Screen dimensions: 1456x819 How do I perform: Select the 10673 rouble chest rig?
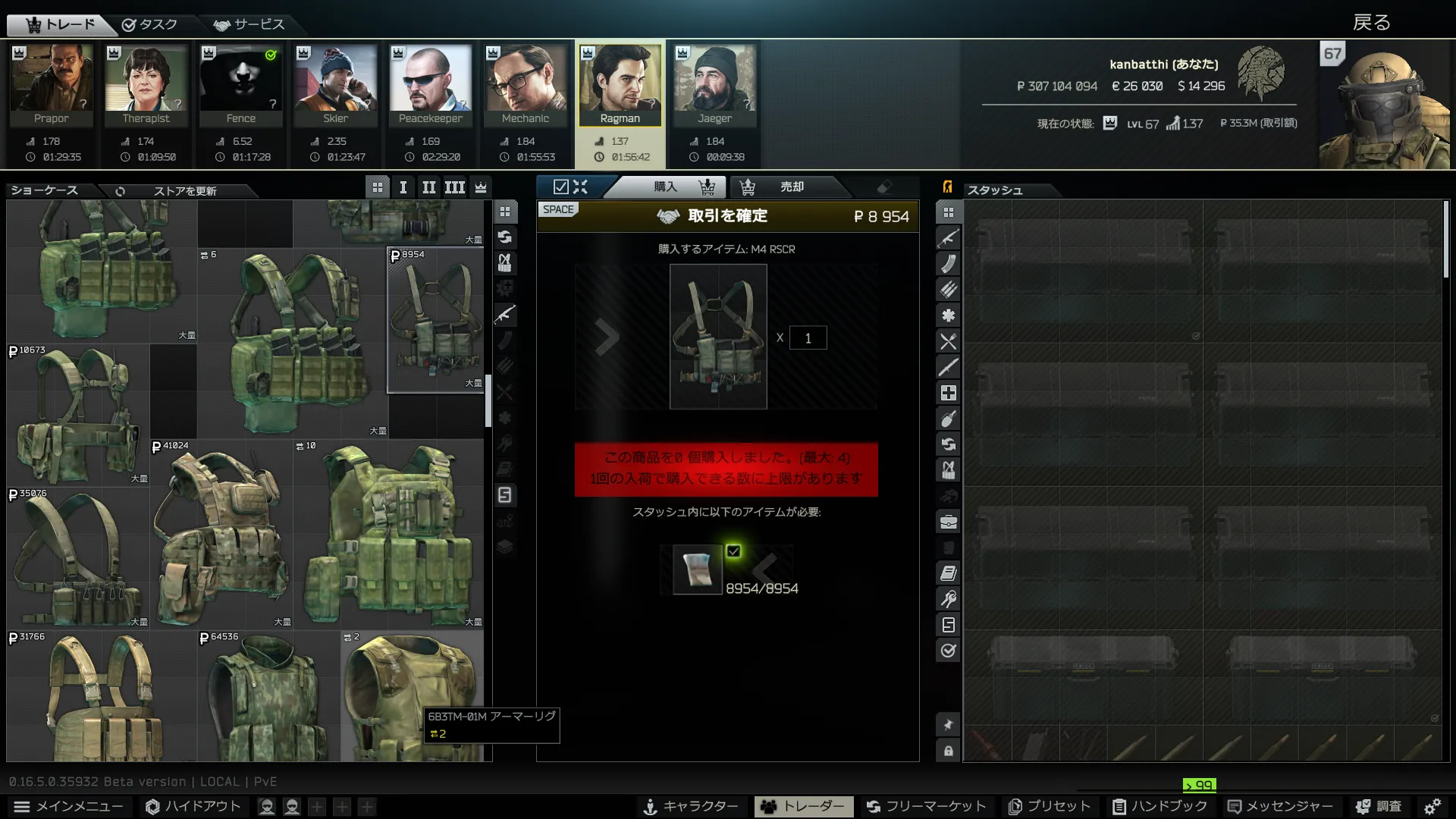coord(78,413)
